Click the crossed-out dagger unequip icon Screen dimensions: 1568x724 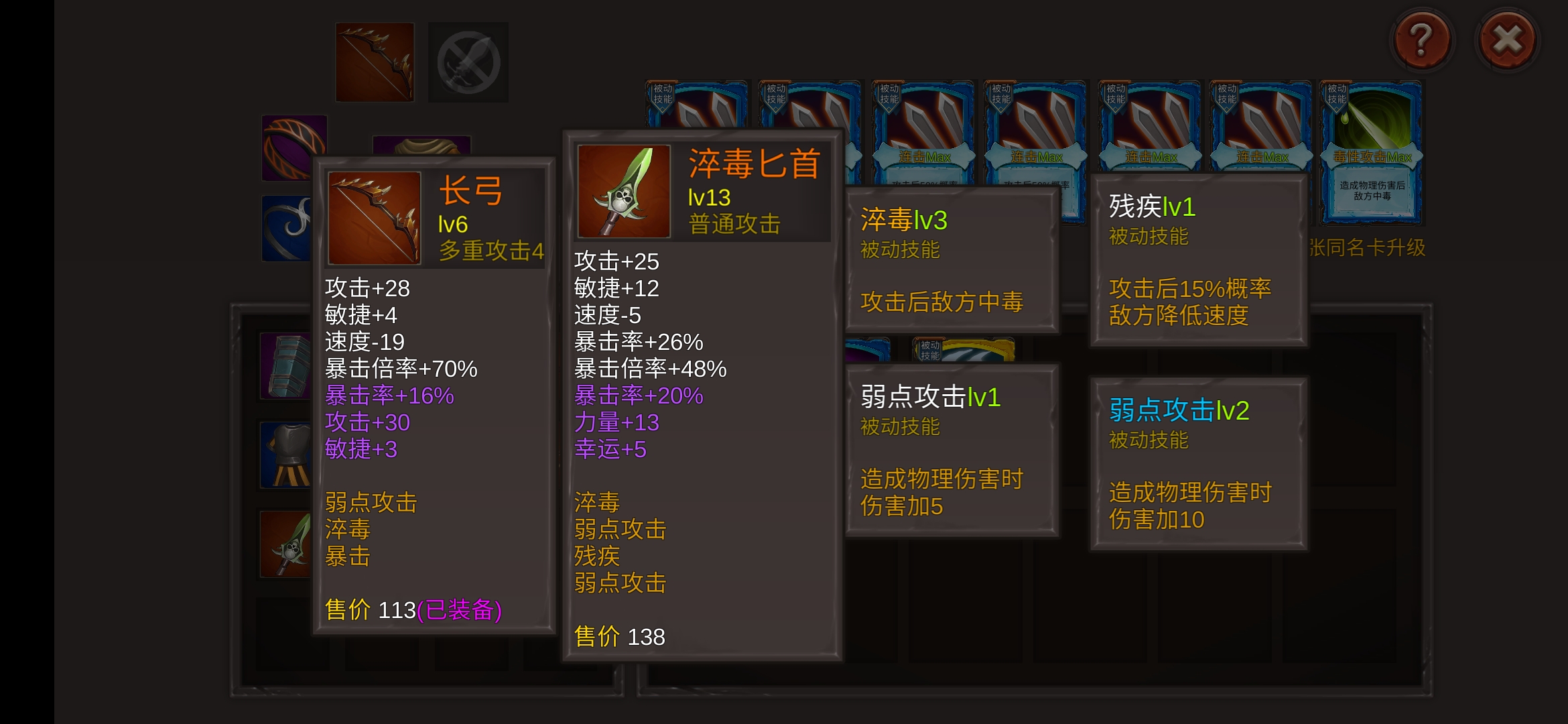(468, 61)
